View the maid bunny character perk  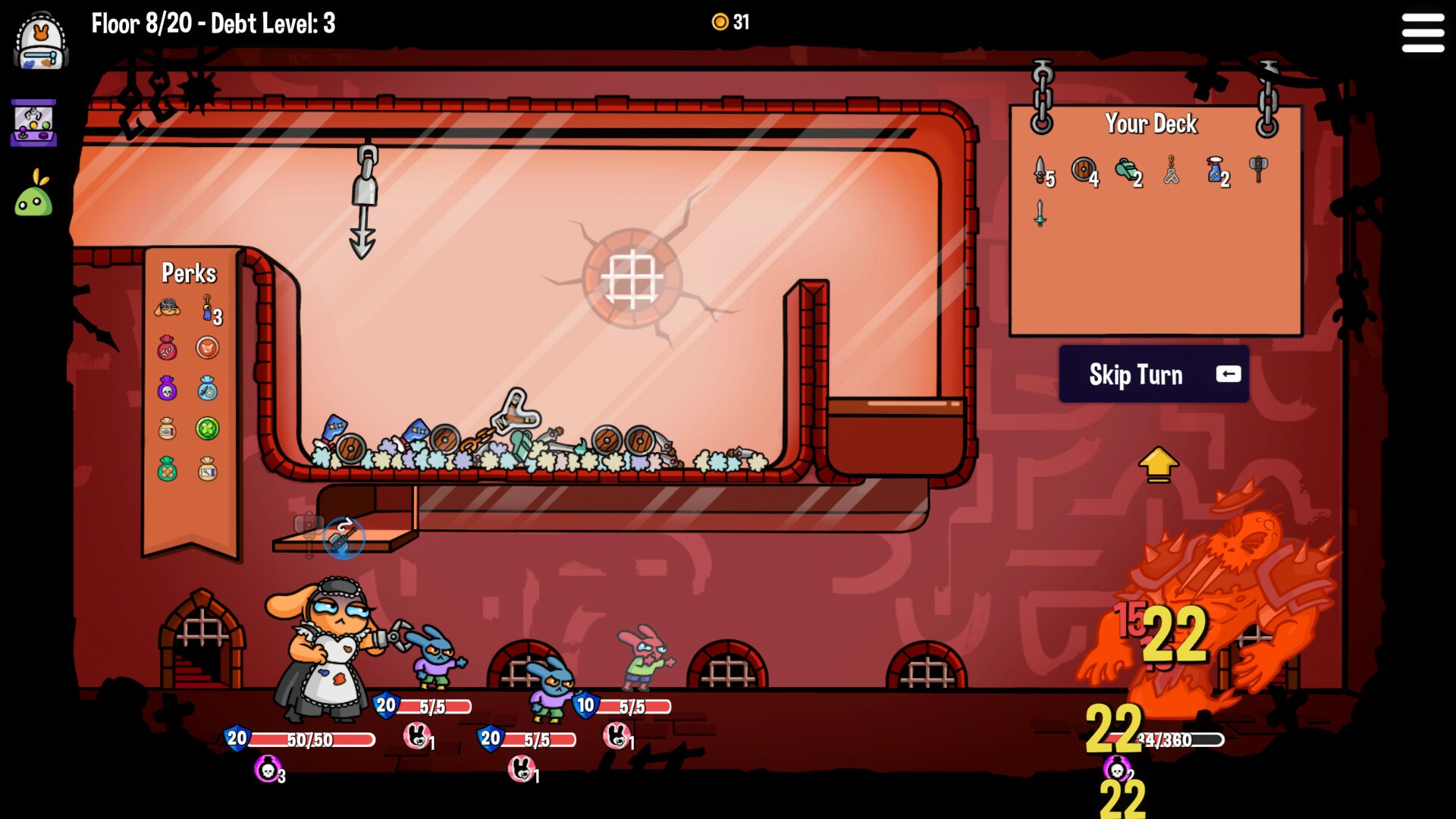(168, 308)
